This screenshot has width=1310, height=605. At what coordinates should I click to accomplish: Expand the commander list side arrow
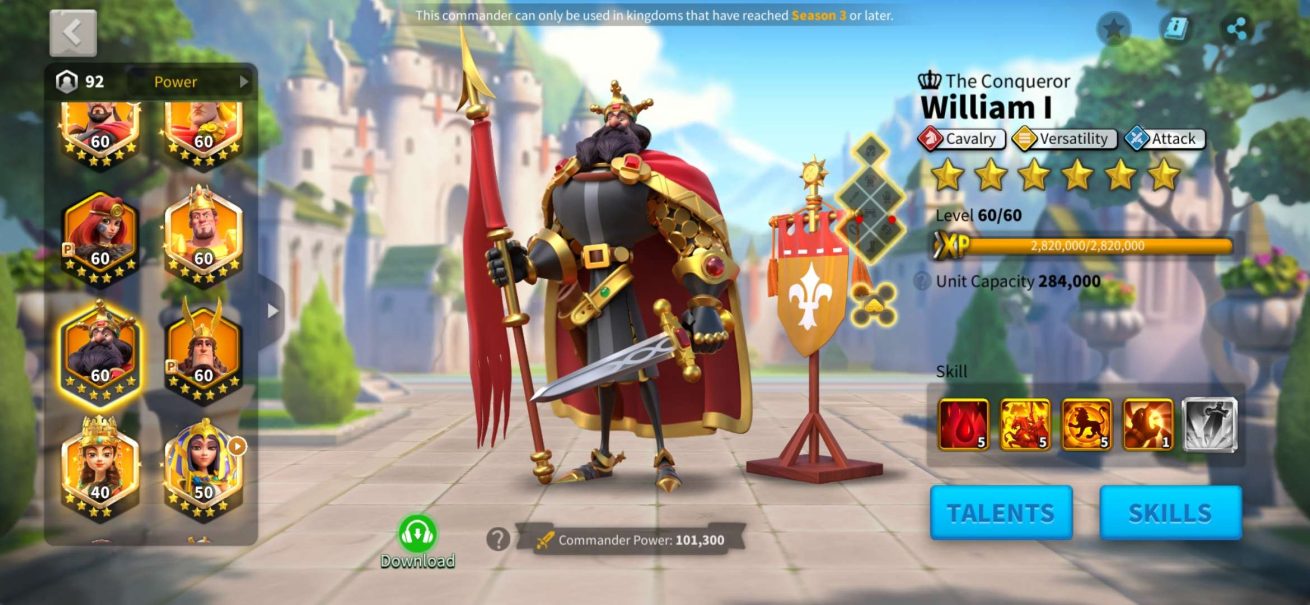click(x=272, y=311)
